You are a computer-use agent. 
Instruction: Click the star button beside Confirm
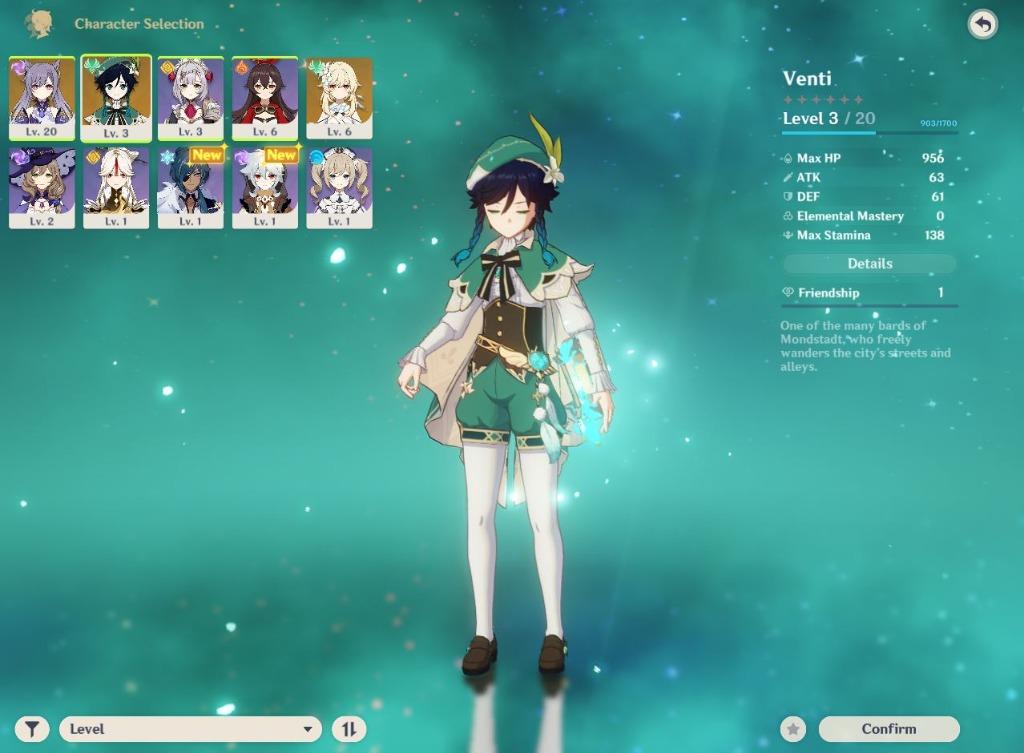[793, 729]
